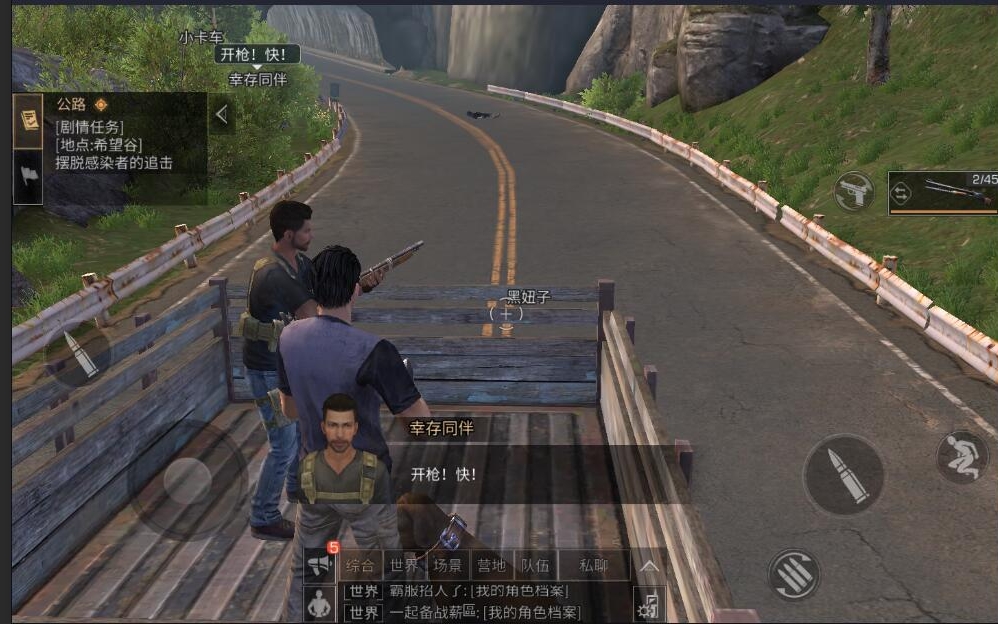
Task: Switch to the pistol weapon icon
Action: click(x=853, y=191)
